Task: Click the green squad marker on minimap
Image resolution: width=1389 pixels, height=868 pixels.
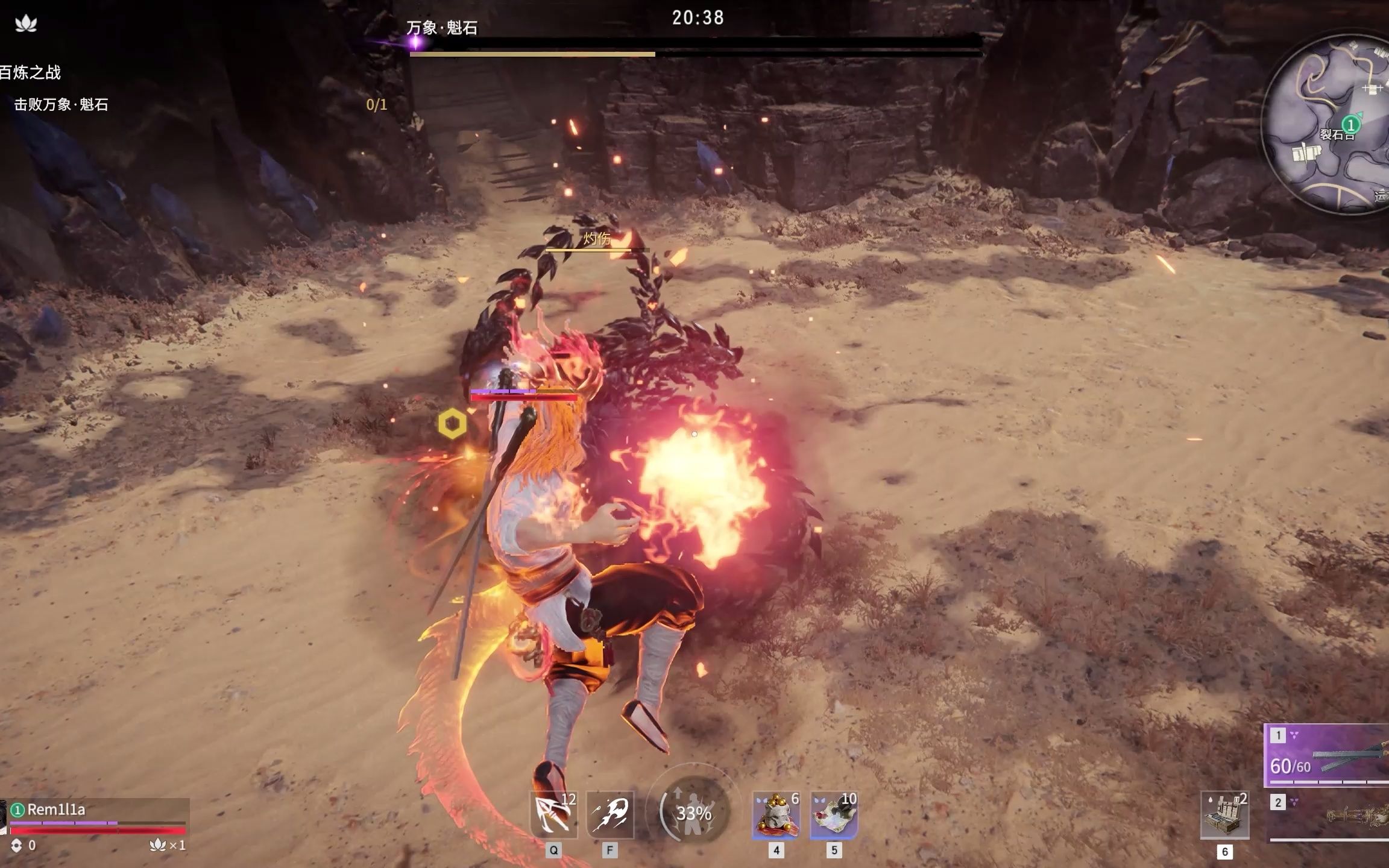Action: click(x=1351, y=125)
